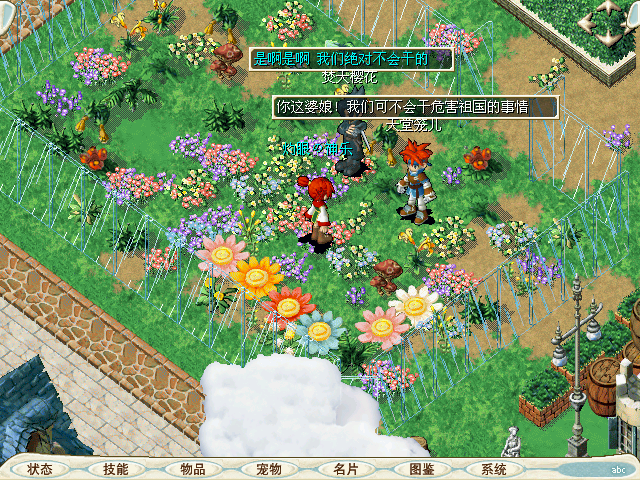Click the left arrow of the direction pad

(584, 24)
